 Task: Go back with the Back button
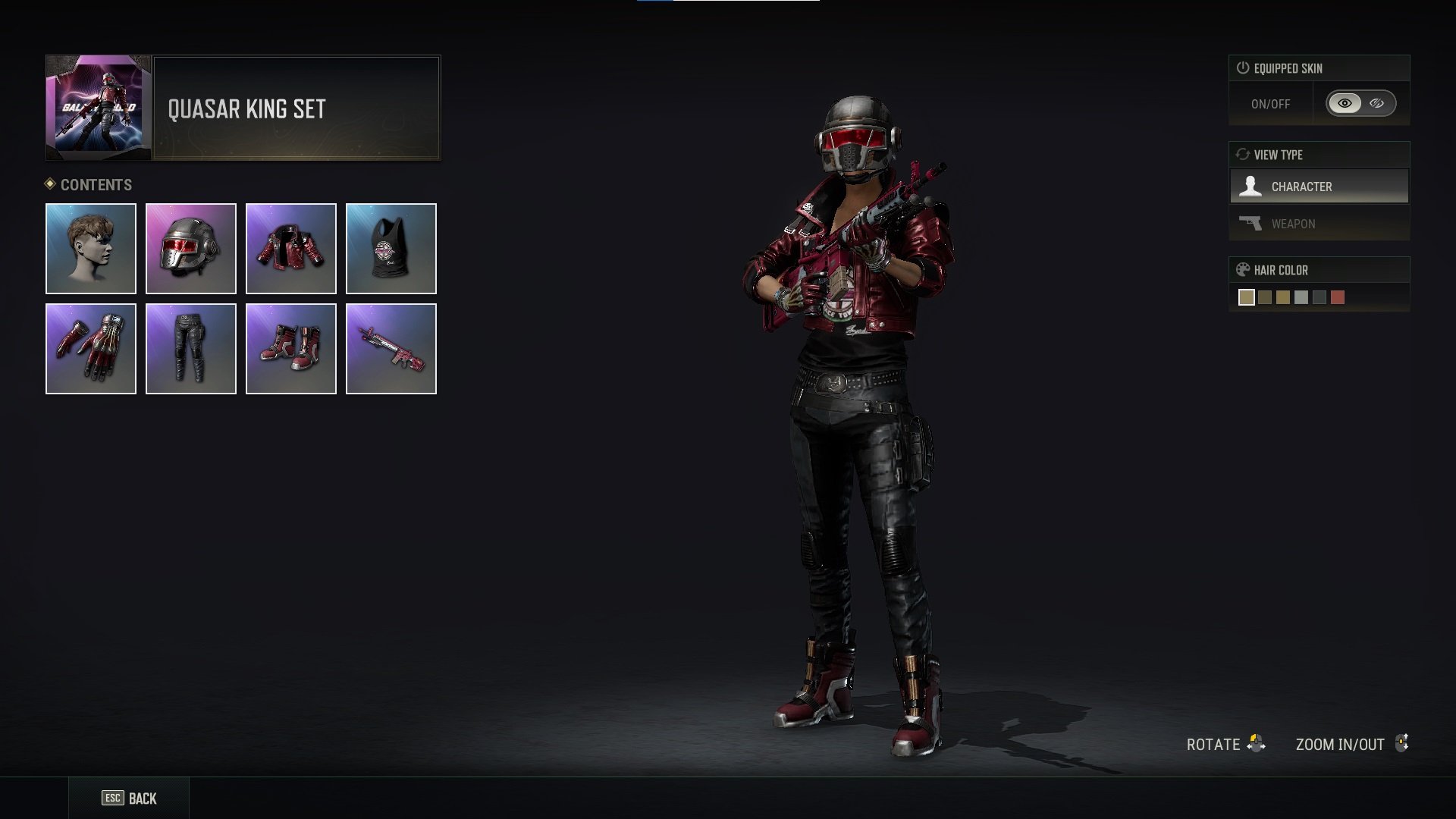coord(130,799)
